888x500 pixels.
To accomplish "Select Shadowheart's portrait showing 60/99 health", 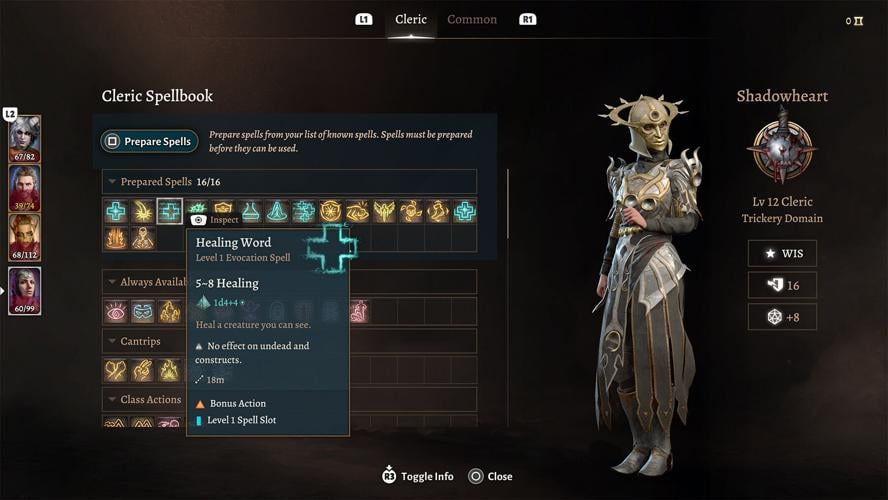I will [24, 291].
